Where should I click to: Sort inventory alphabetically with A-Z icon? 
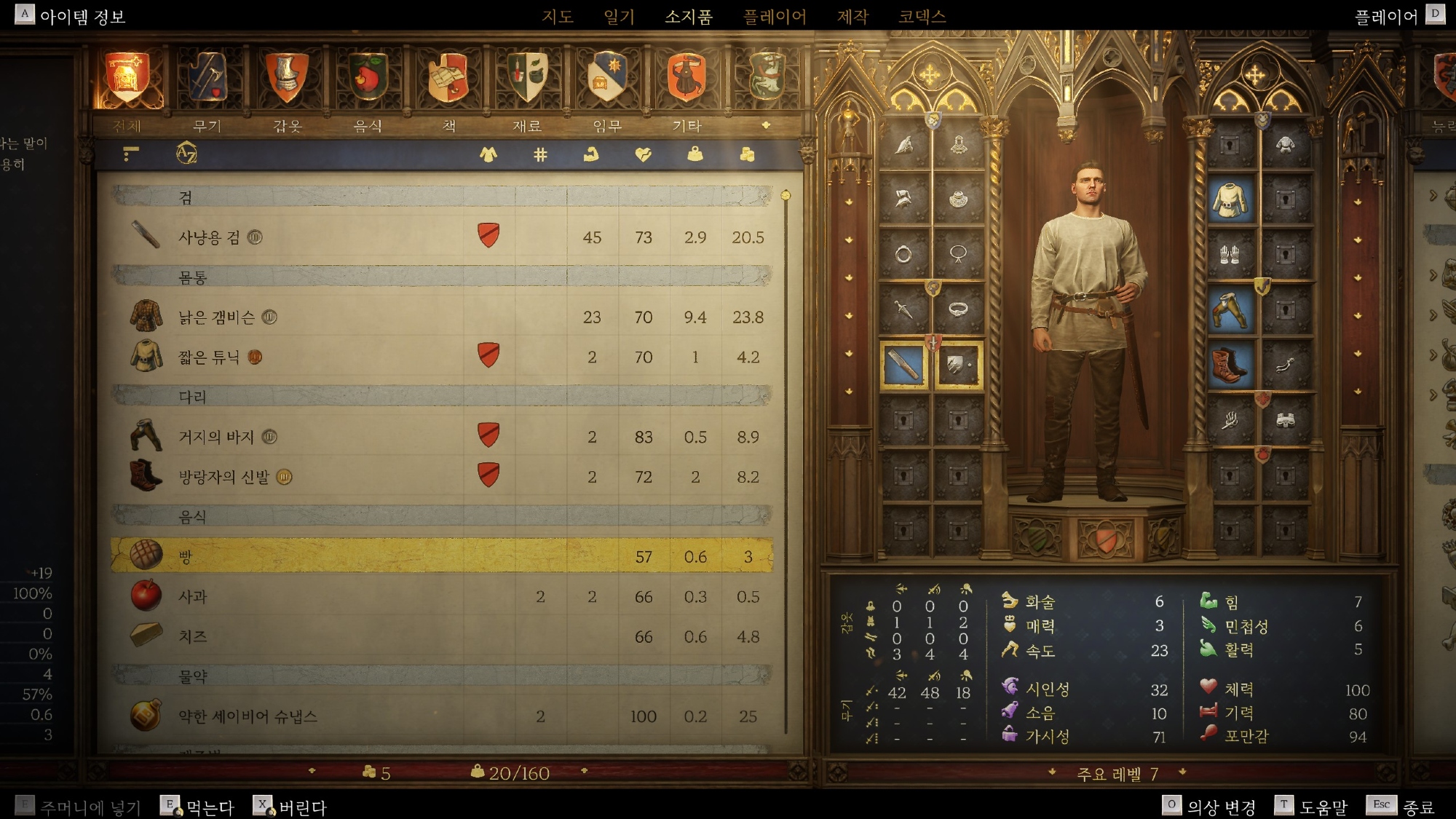(186, 154)
